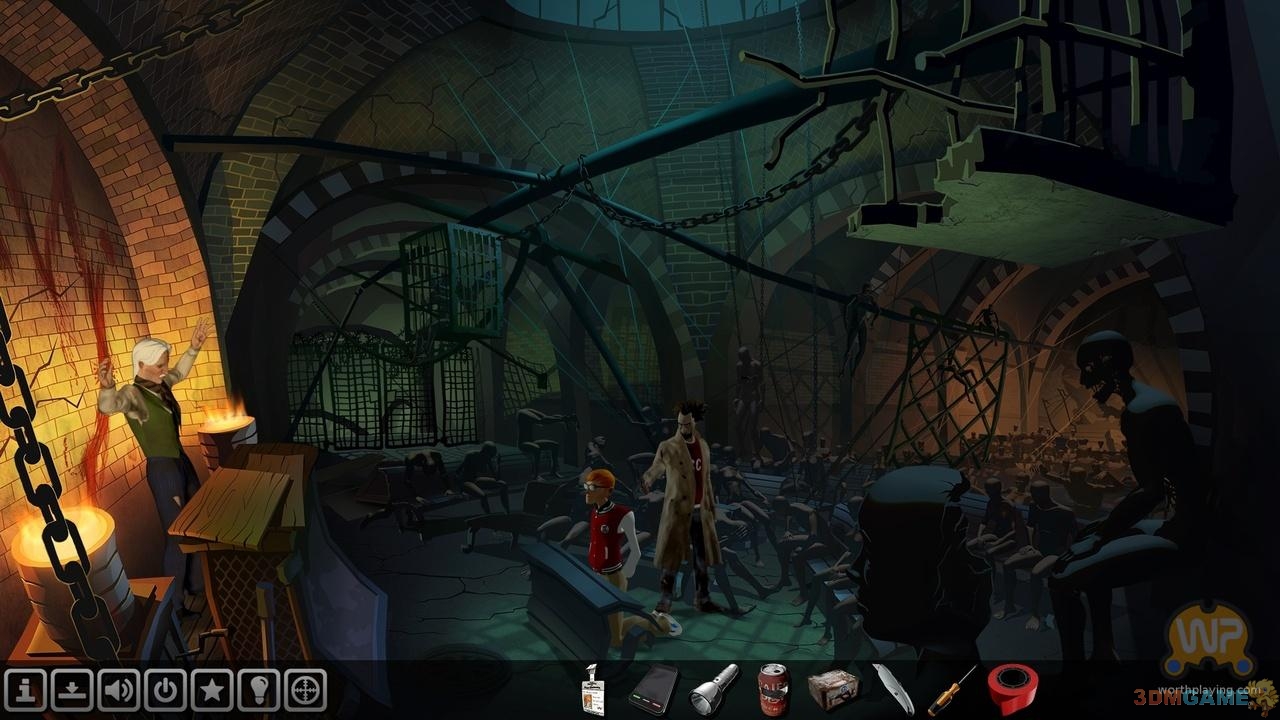Open the star achievements button

click(x=212, y=690)
